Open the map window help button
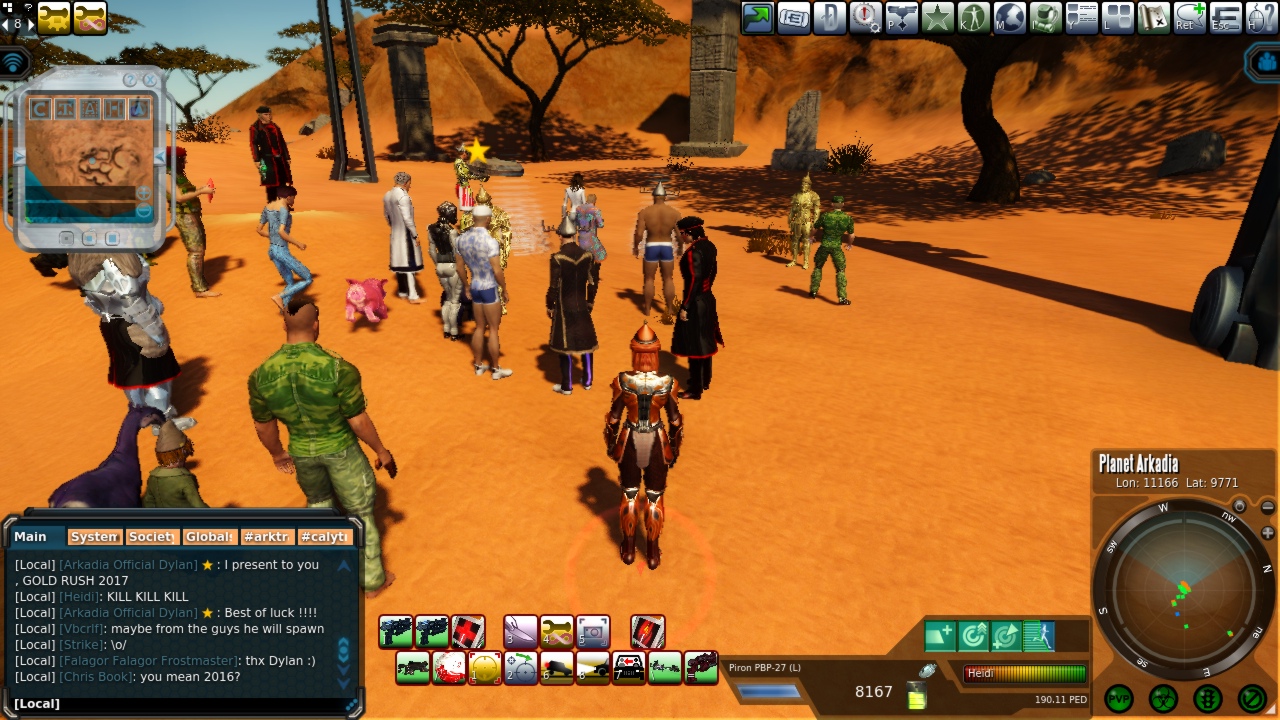The width and height of the screenshot is (1280, 720). tap(129, 79)
